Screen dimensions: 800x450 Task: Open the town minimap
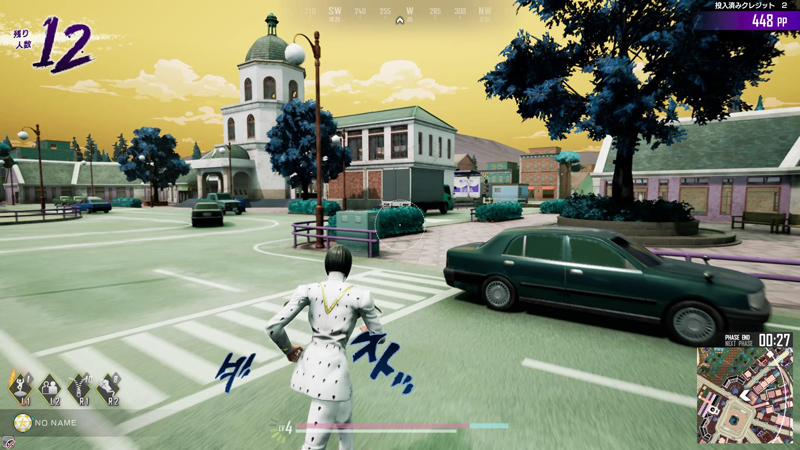(x=745, y=394)
